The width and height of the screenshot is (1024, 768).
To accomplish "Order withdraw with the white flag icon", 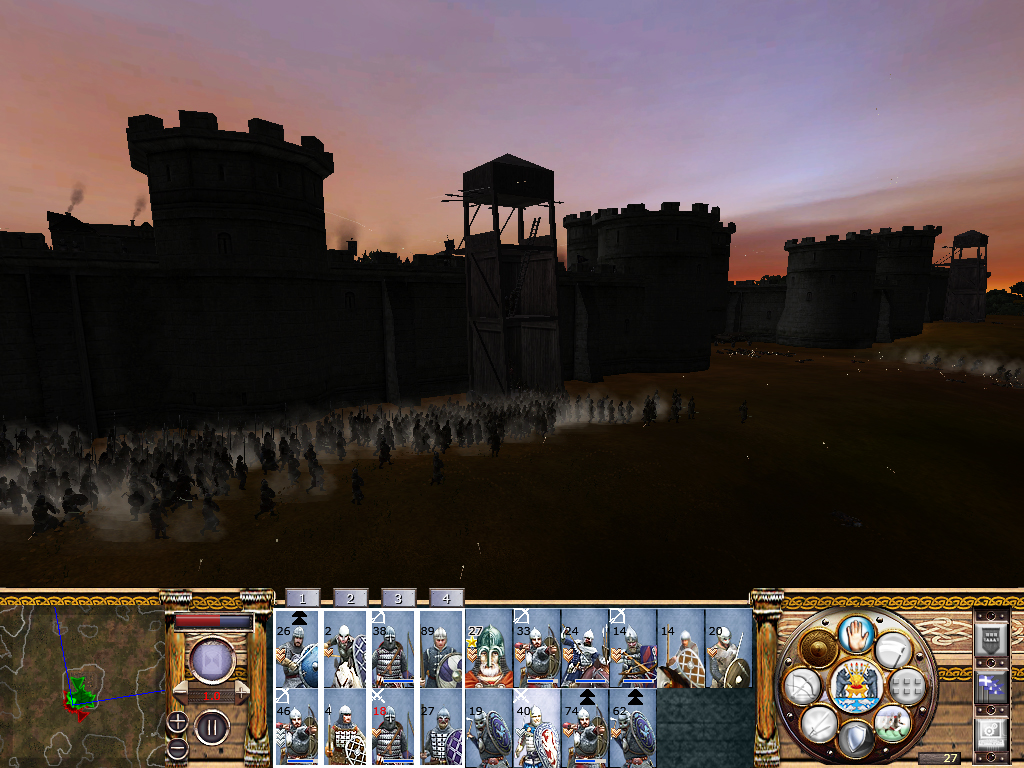I will tap(891, 651).
